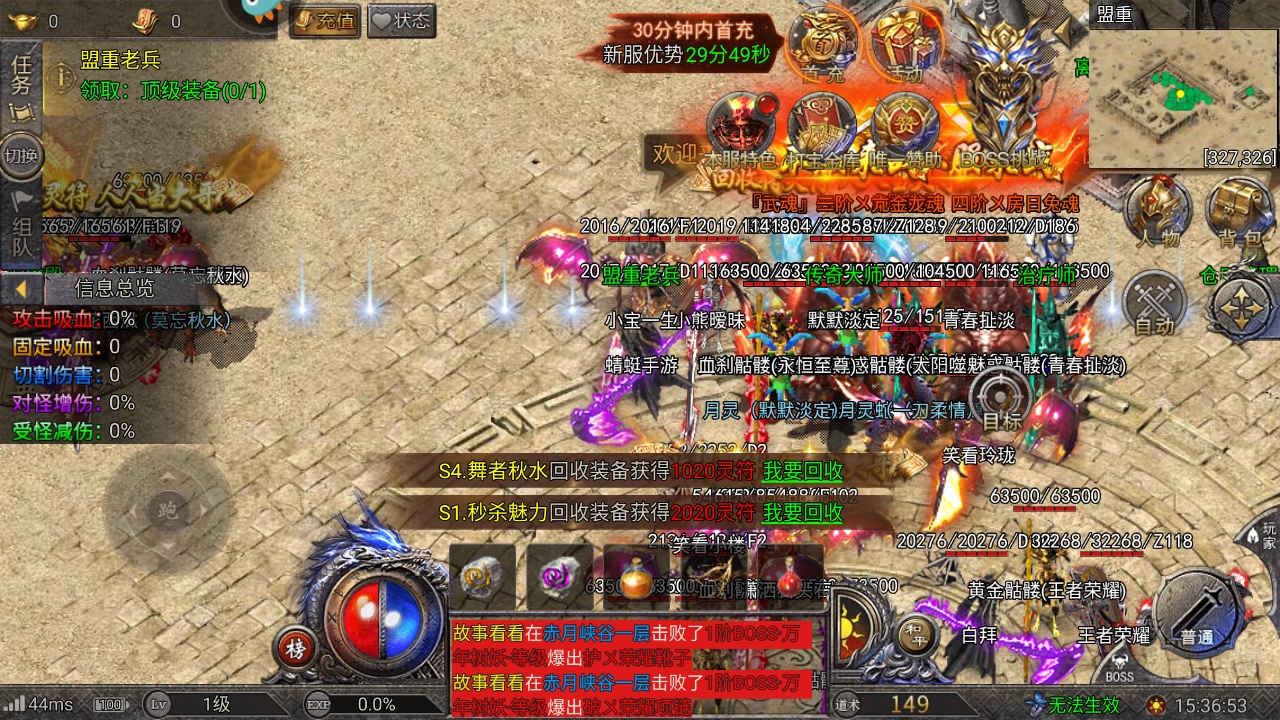Open the 人物 character sheet

(x=1158, y=212)
